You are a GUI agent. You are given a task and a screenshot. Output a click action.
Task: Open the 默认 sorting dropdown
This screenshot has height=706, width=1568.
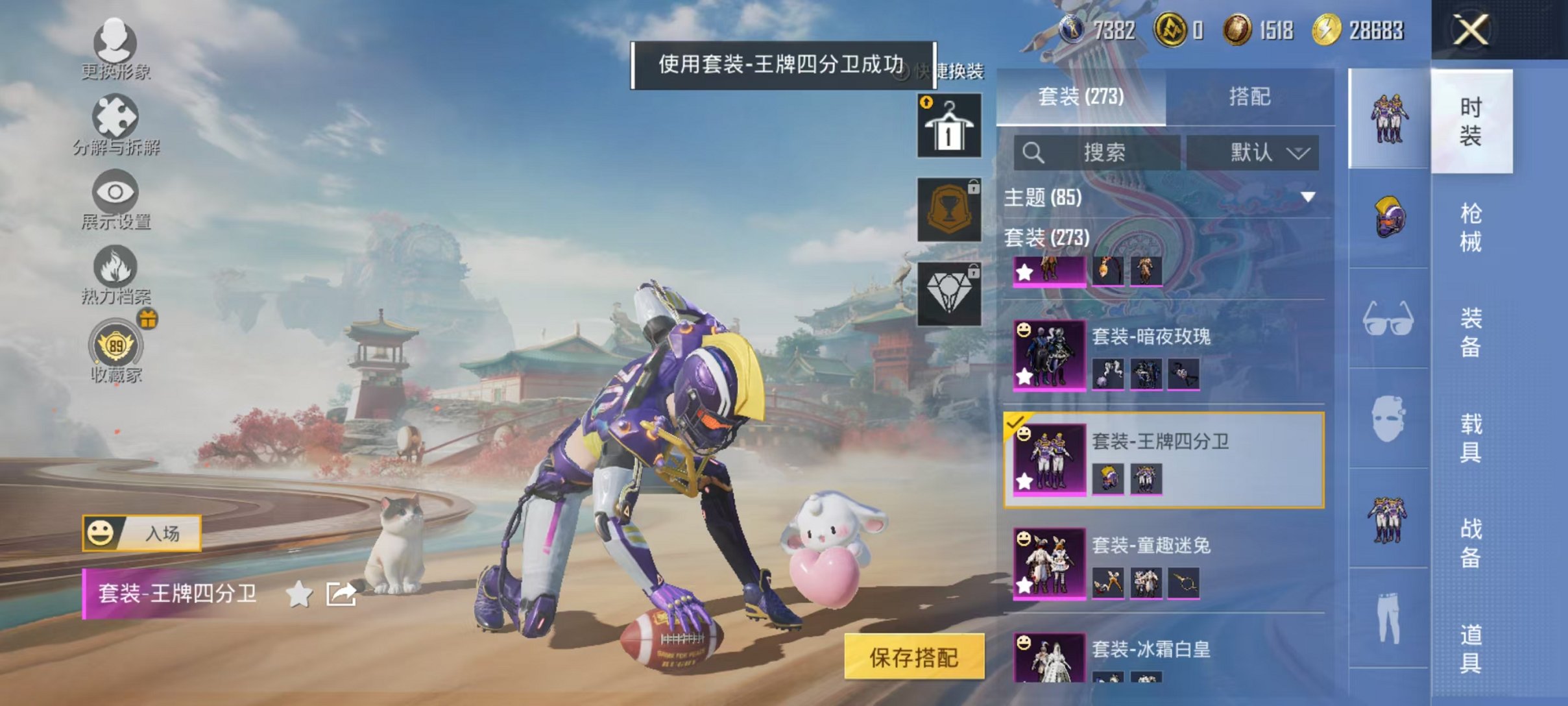[x=1255, y=152]
